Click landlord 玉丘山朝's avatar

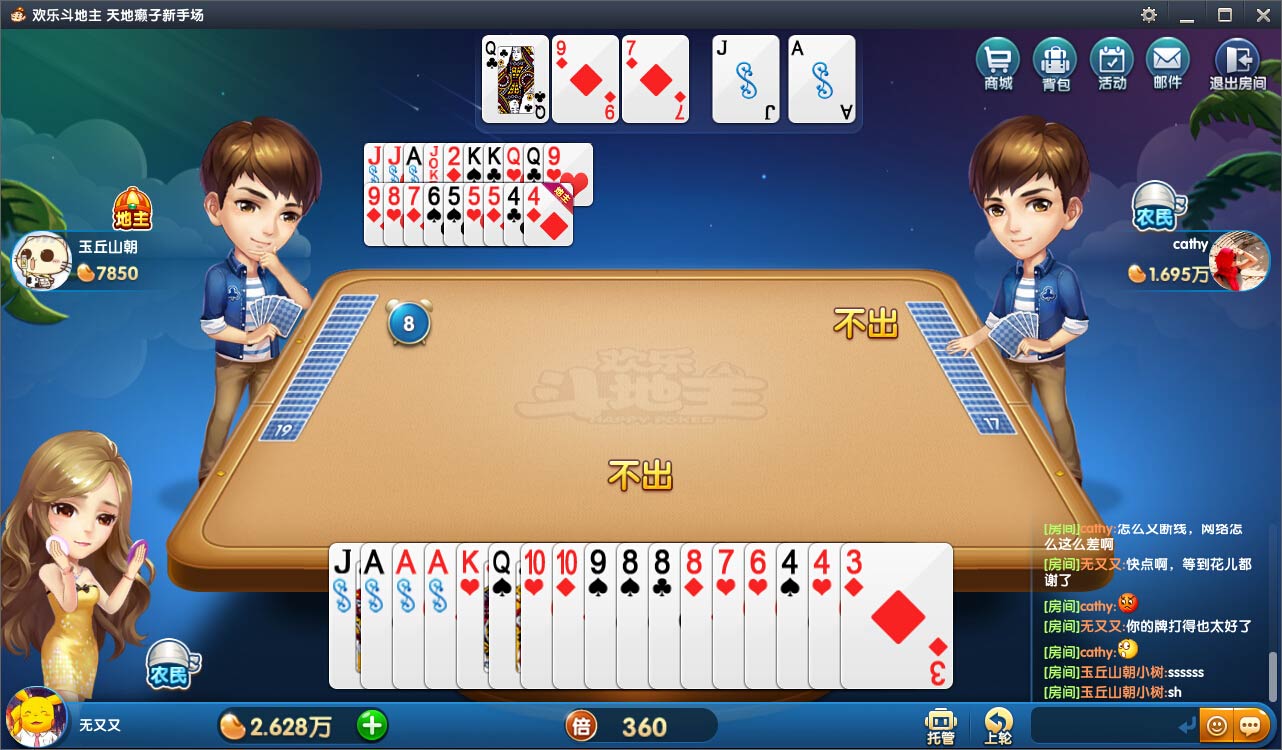pyautogui.click(x=40, y=261)
